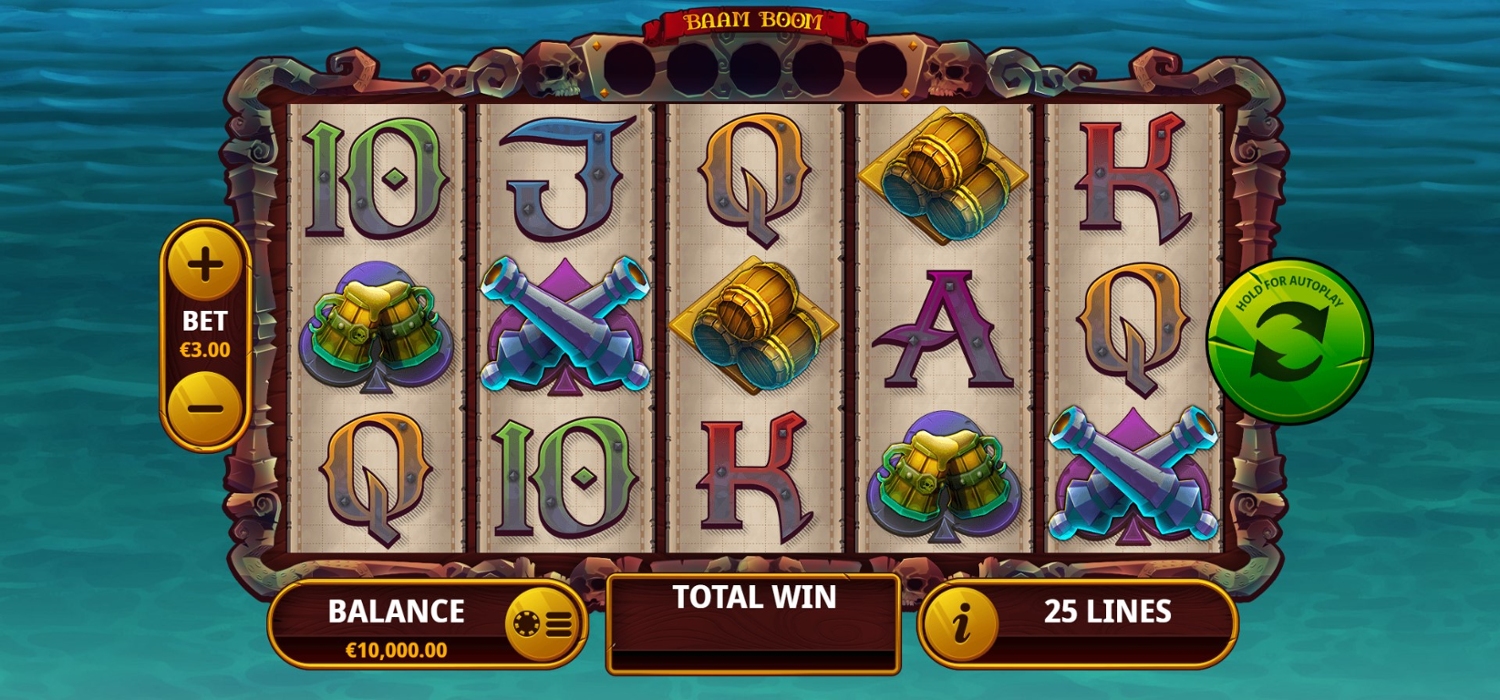
Task: Spin the reels with the green button
Action: [1289, 342]
